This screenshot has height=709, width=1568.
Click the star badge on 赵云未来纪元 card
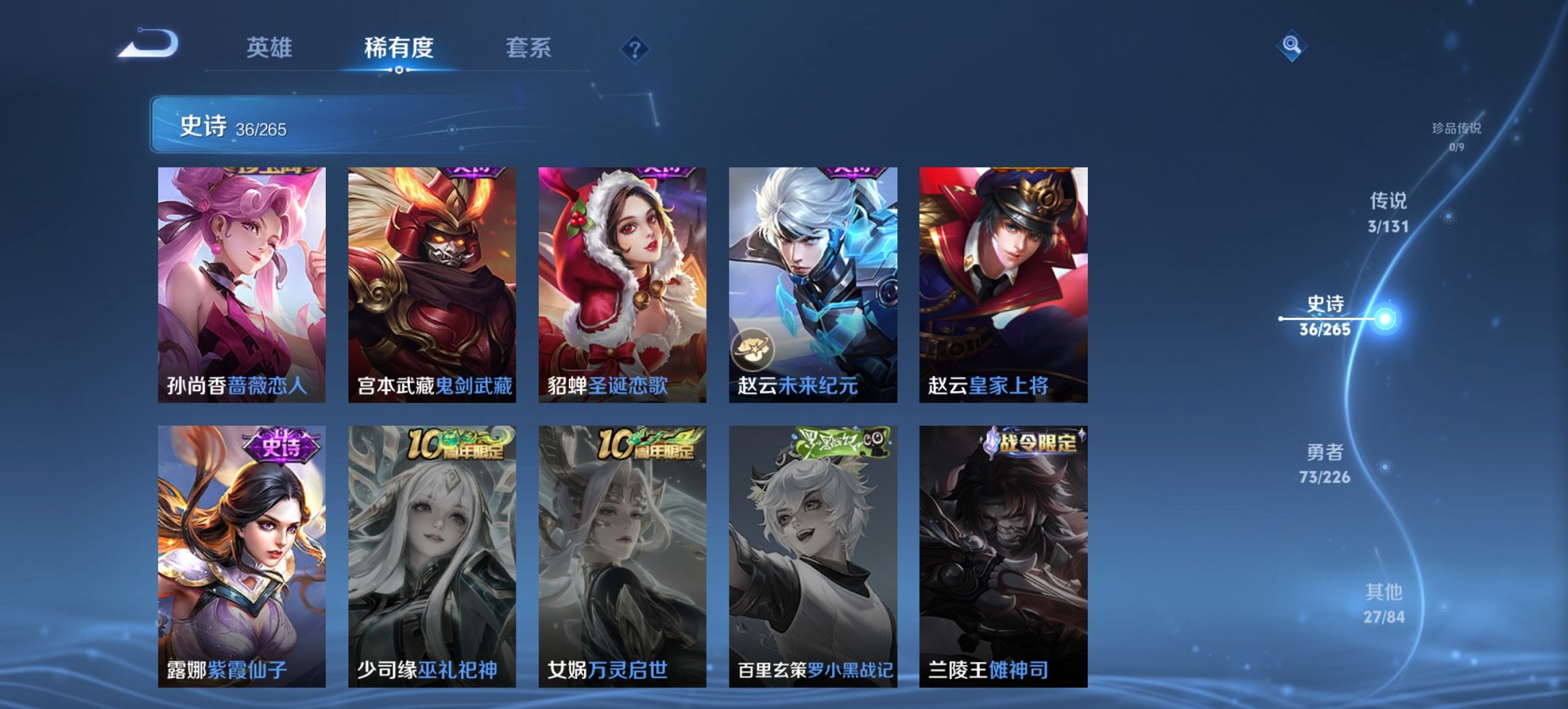(x=752, y=351)
